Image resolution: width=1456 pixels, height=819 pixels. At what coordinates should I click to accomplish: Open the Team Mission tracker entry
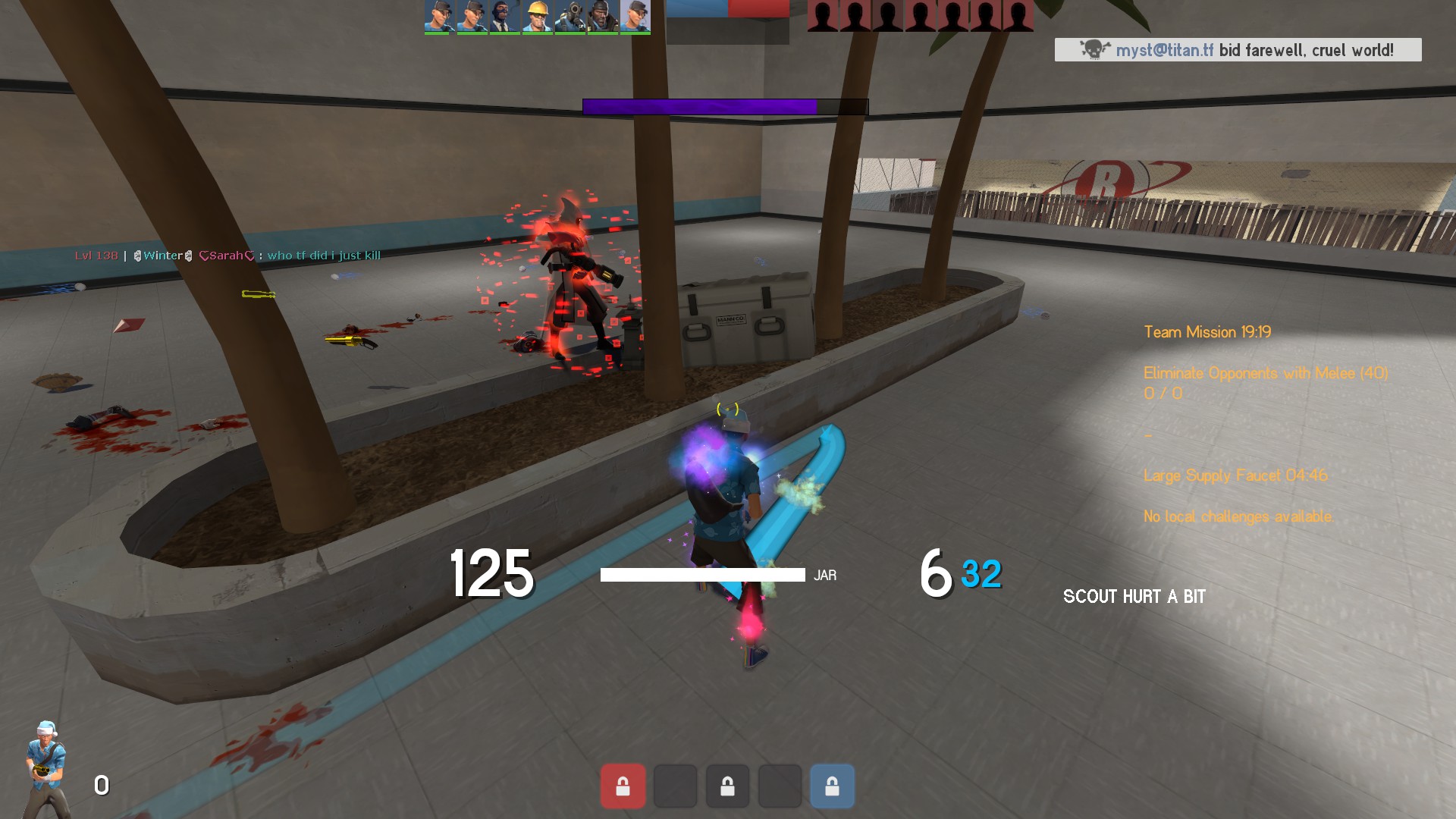pyautogui.click(x=1207, y=332)
